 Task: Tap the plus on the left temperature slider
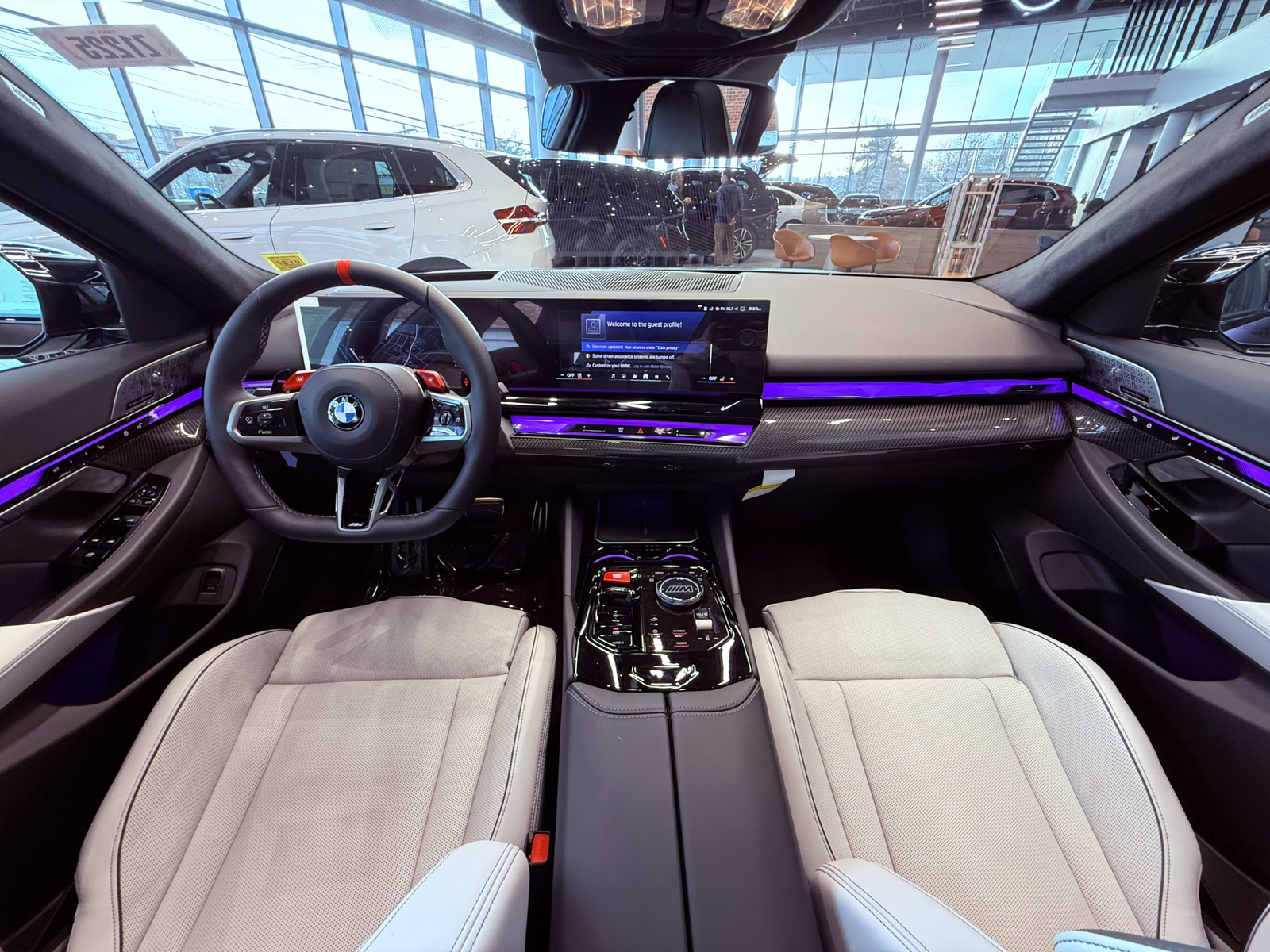click(588, 375)
